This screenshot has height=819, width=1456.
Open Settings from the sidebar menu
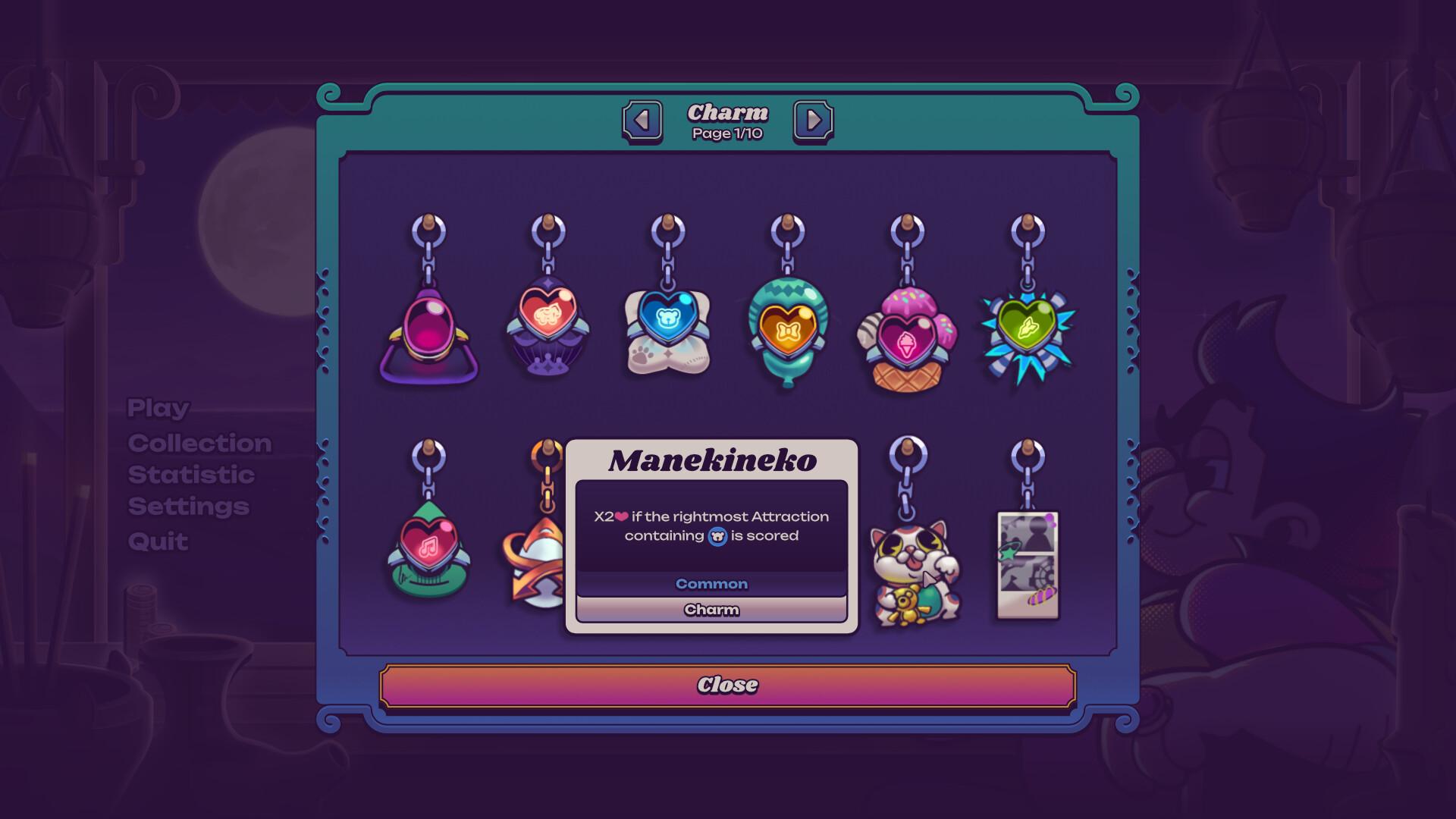pyautogui.click(x=187, y=507)
